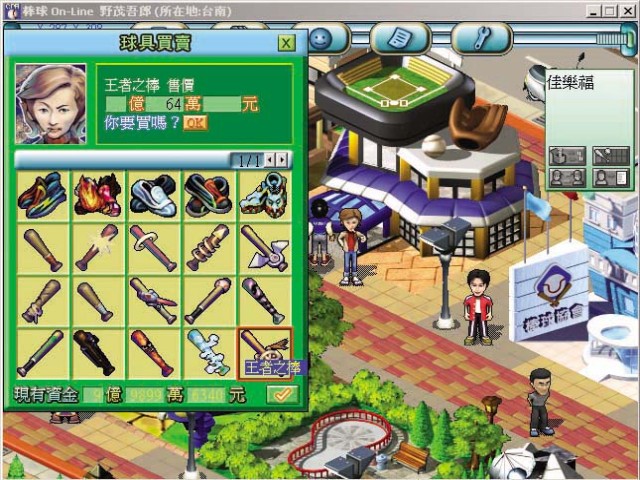
Task: Confirm purchase with the orange OK button
Action: tap(195, 123)
